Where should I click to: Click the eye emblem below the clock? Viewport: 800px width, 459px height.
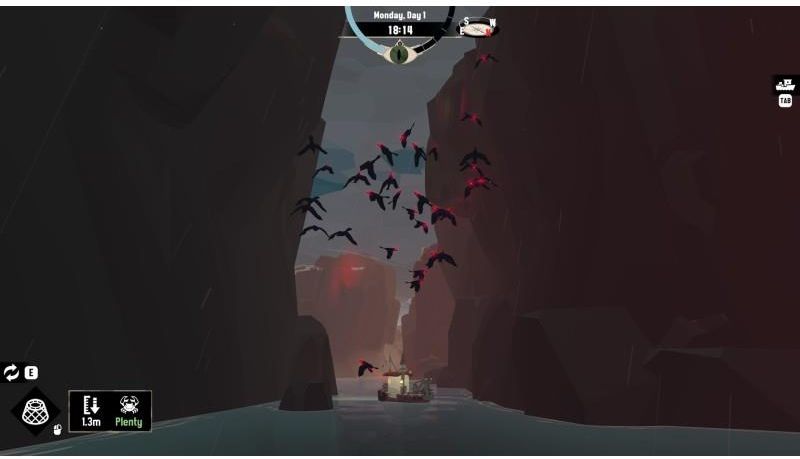tap(400, 53)
